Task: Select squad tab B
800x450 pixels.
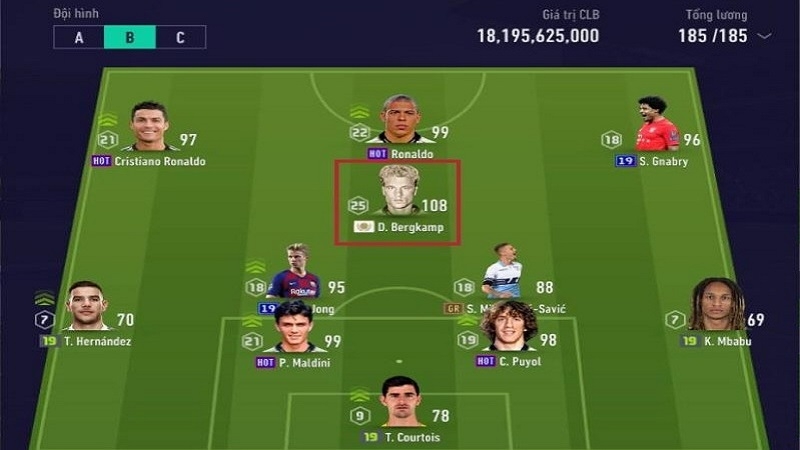Action: 130,38
